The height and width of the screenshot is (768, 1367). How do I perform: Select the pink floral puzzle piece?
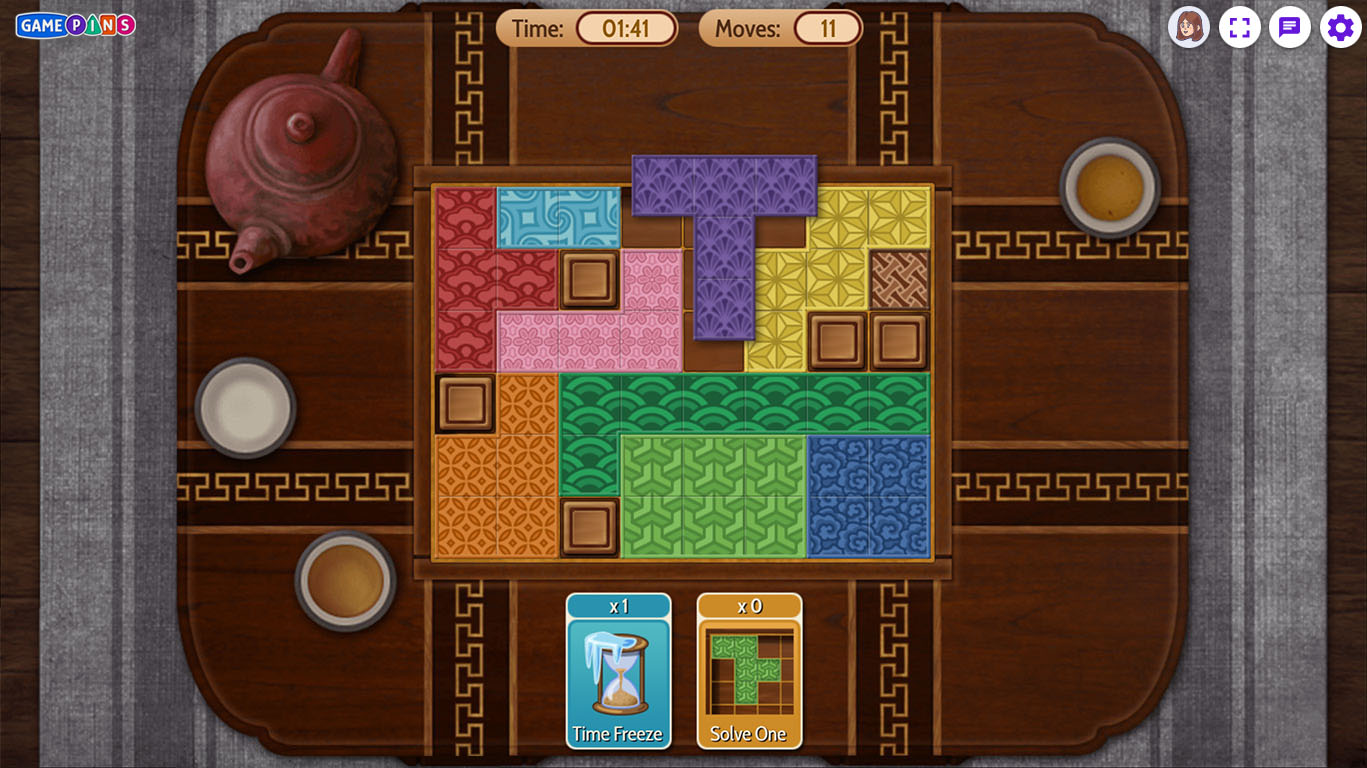point(590,340)
